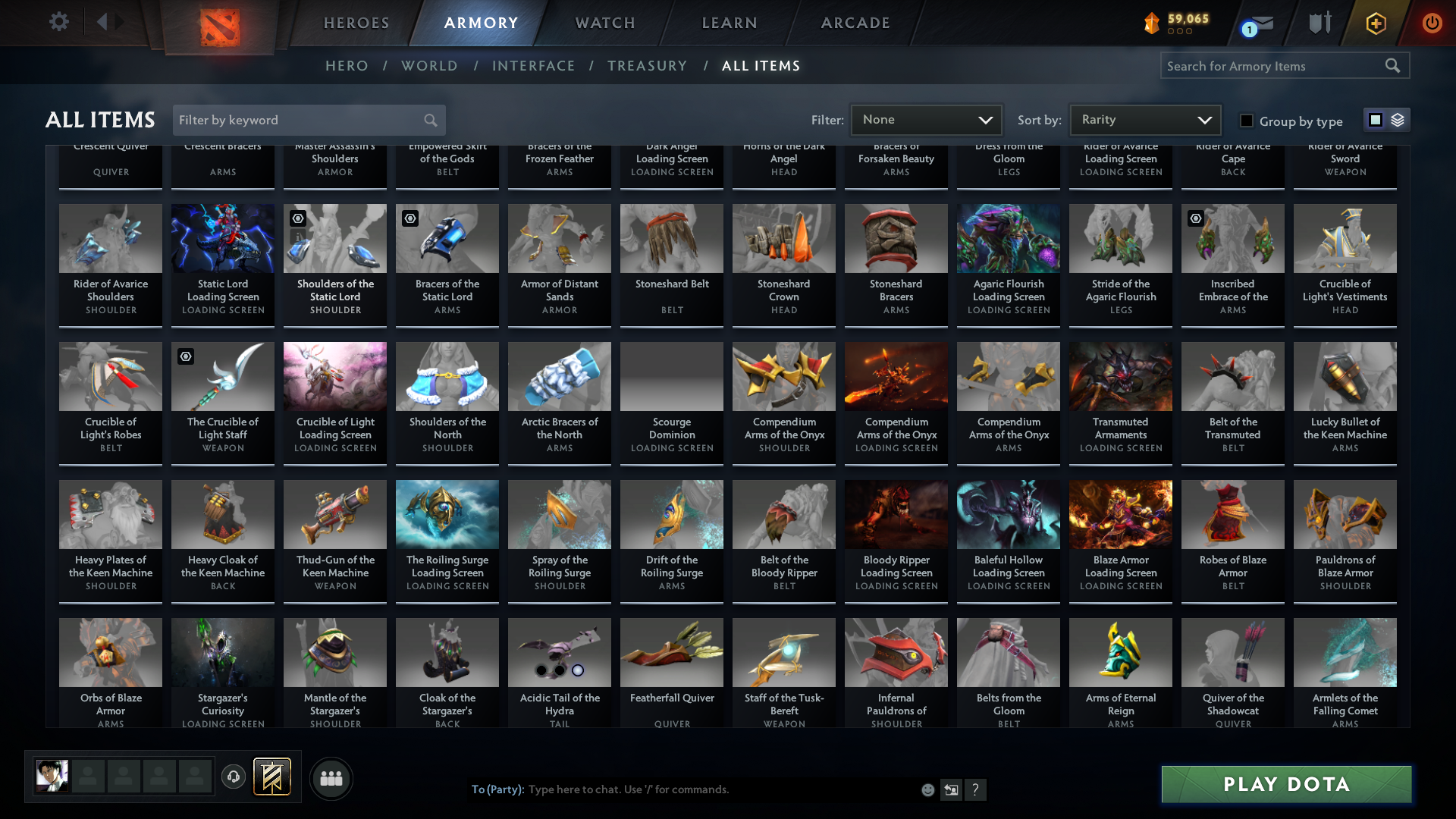Image resolution: width=1456 pixels, height=819 pixels.
Task: Enable the Group by type checkbox
Action: 1246,121
